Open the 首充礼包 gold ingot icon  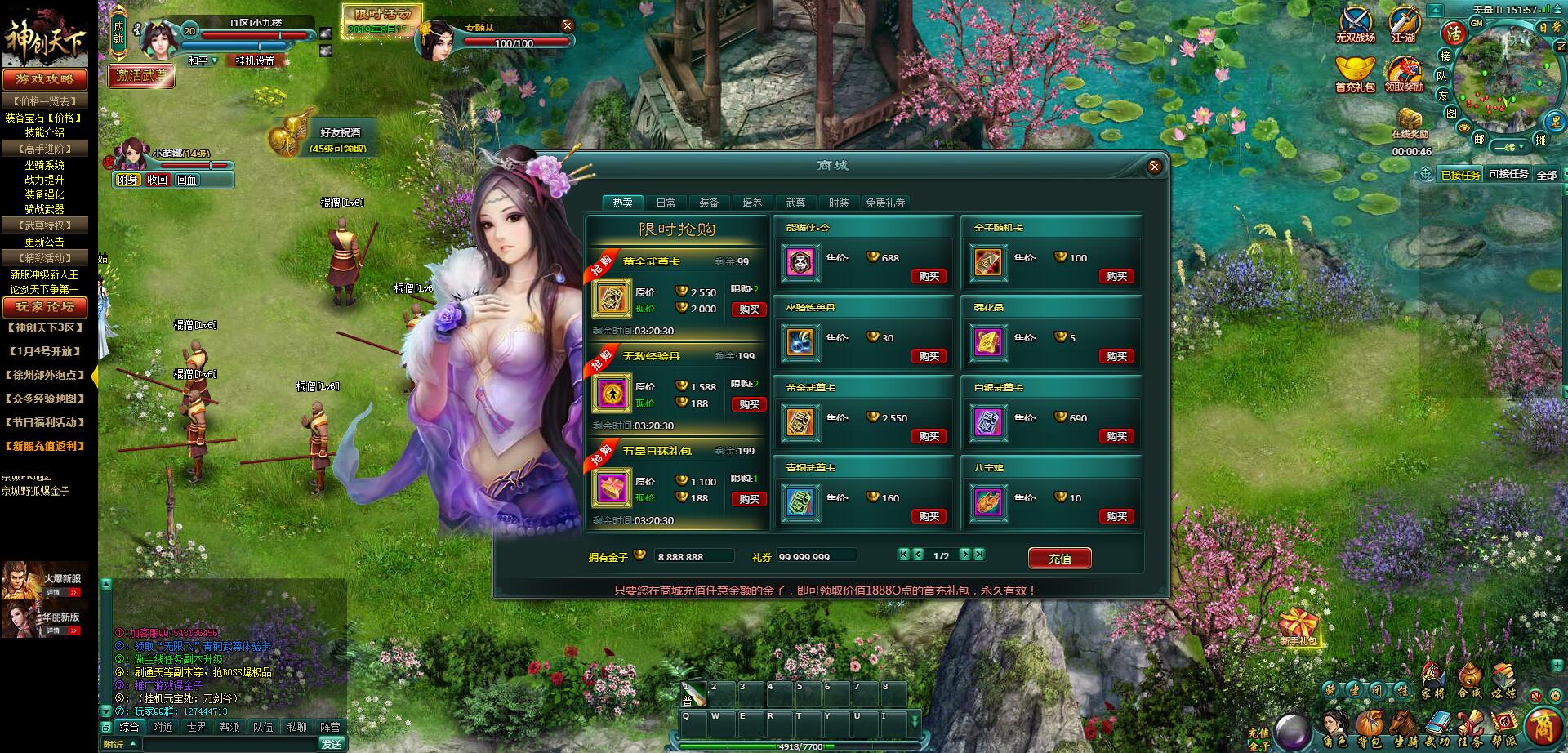tap(1355, 72)
